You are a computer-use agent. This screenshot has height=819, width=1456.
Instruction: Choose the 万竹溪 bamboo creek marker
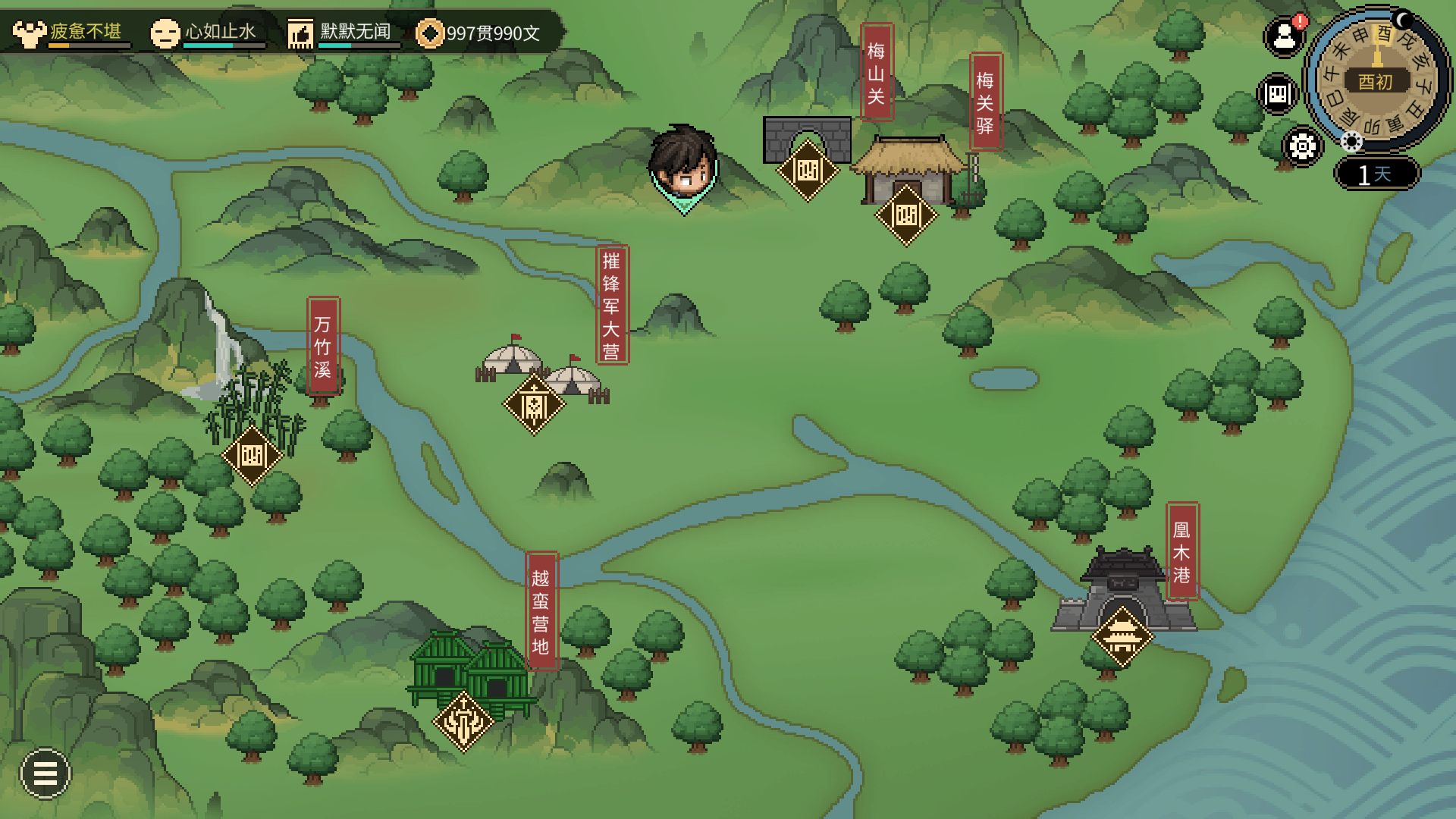click(x=252, y=456)
